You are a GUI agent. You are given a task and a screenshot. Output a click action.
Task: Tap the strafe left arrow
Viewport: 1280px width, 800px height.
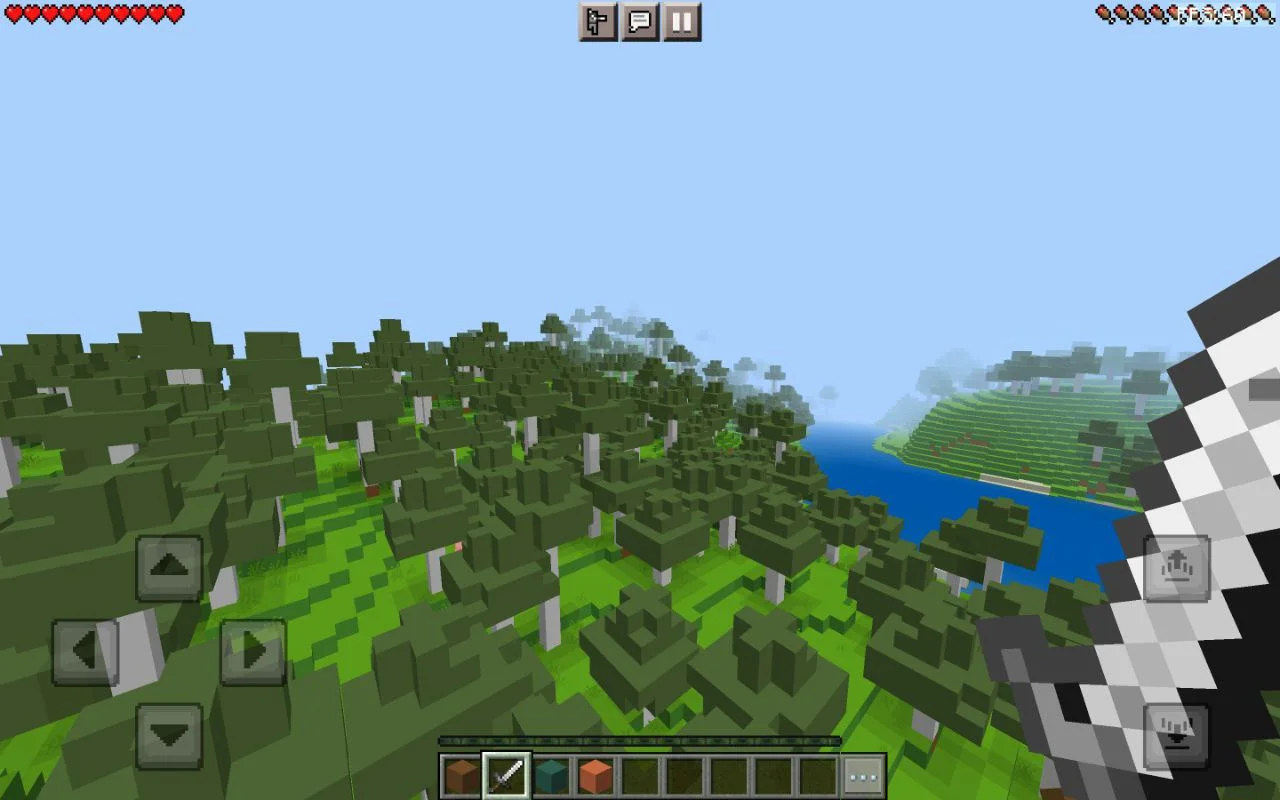coord(85,652)
